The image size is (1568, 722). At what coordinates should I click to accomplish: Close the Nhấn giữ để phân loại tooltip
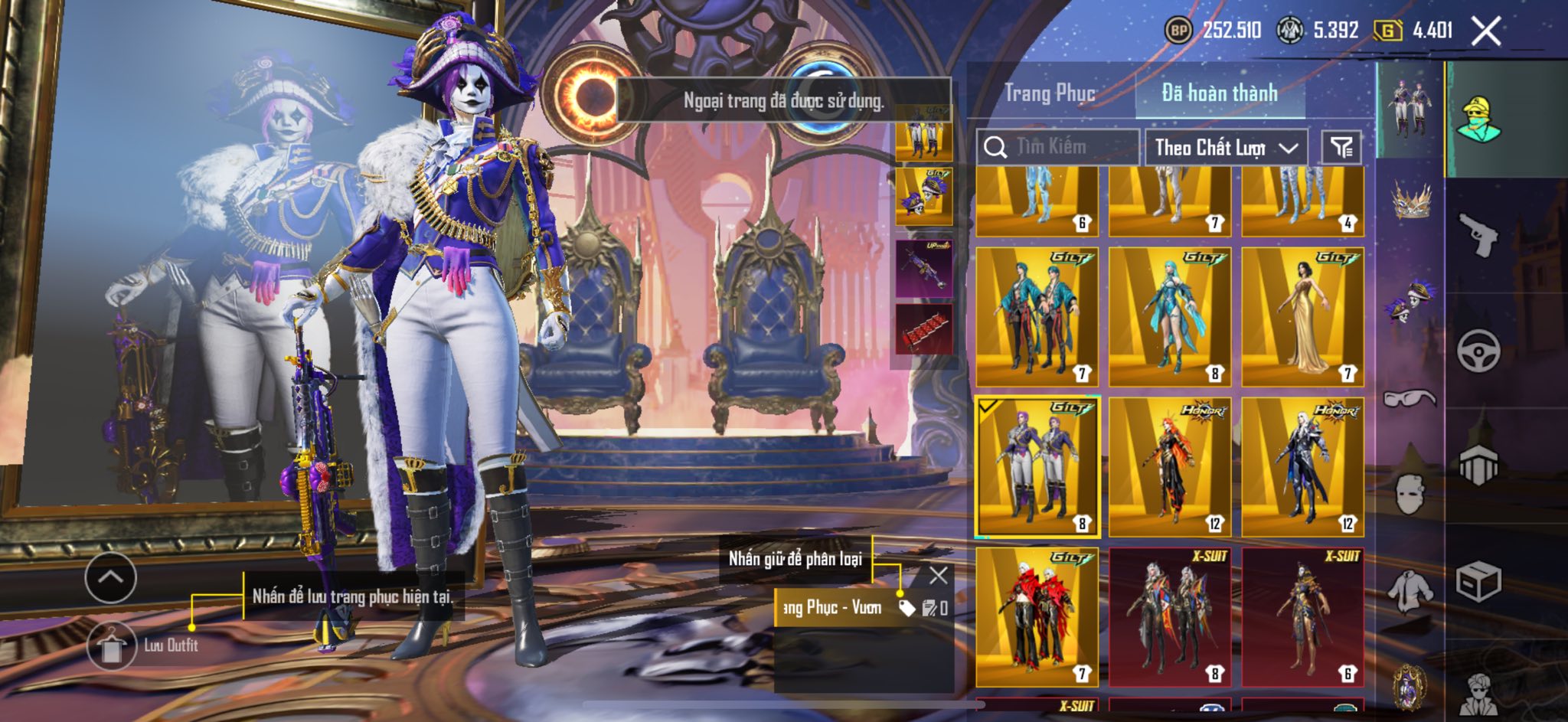pos(938,575)
